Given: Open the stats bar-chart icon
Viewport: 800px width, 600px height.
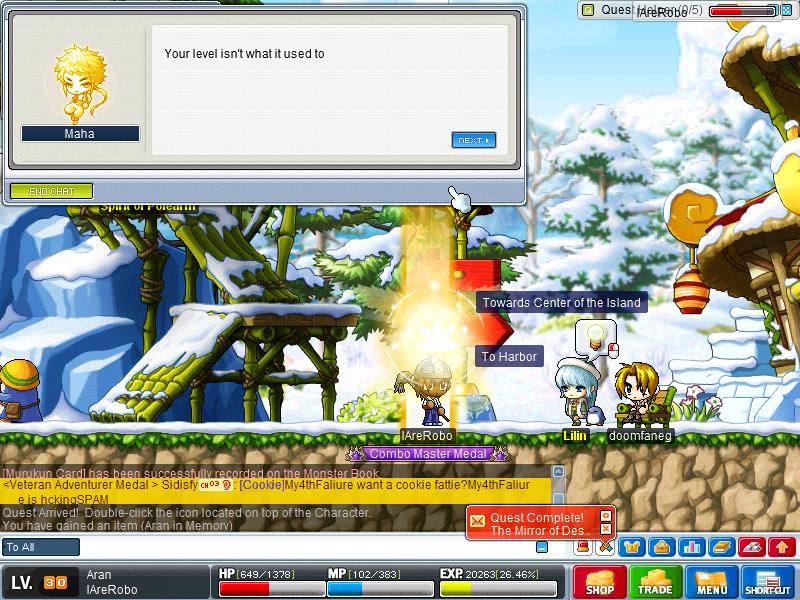Looking at the screenshot, I should point(691,547).
